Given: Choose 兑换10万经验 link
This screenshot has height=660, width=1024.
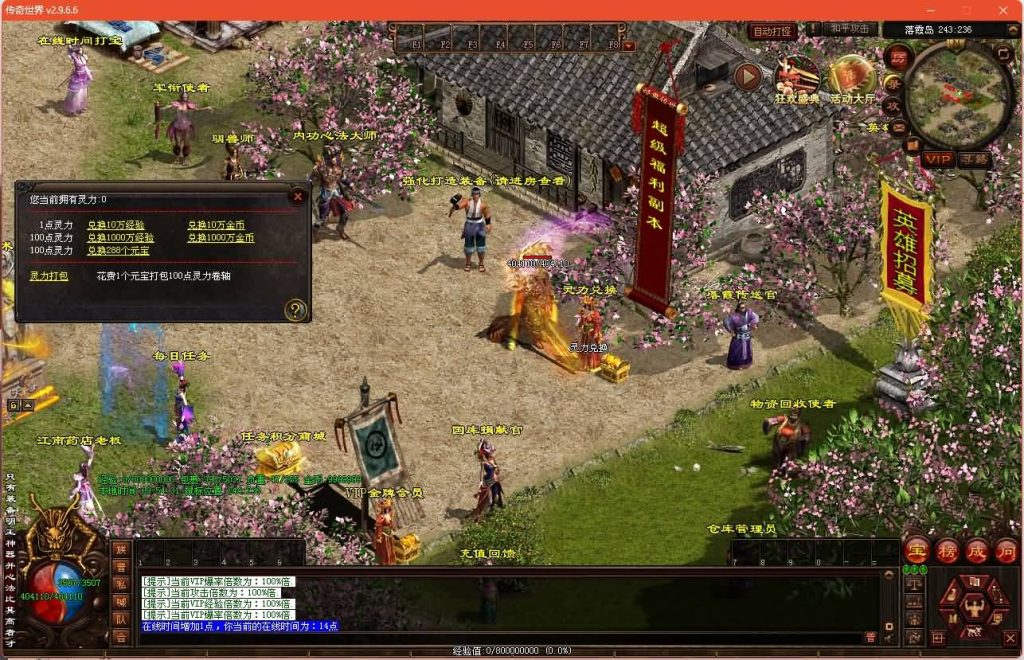Looking at the screenshot, I should click(111, 225).
